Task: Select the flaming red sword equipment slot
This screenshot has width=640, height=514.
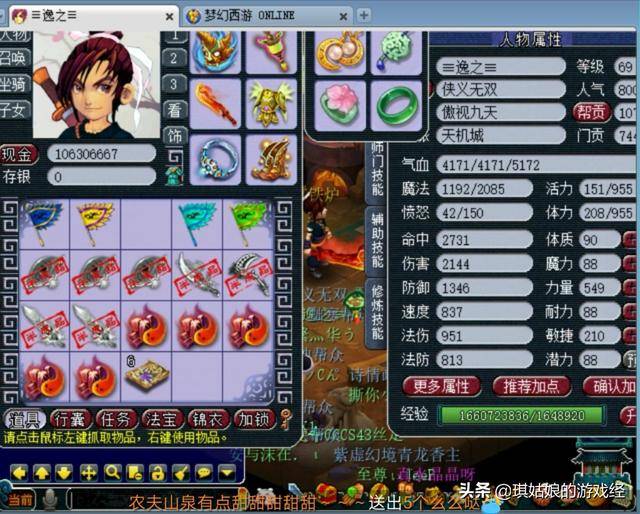Action: [215, 103]
